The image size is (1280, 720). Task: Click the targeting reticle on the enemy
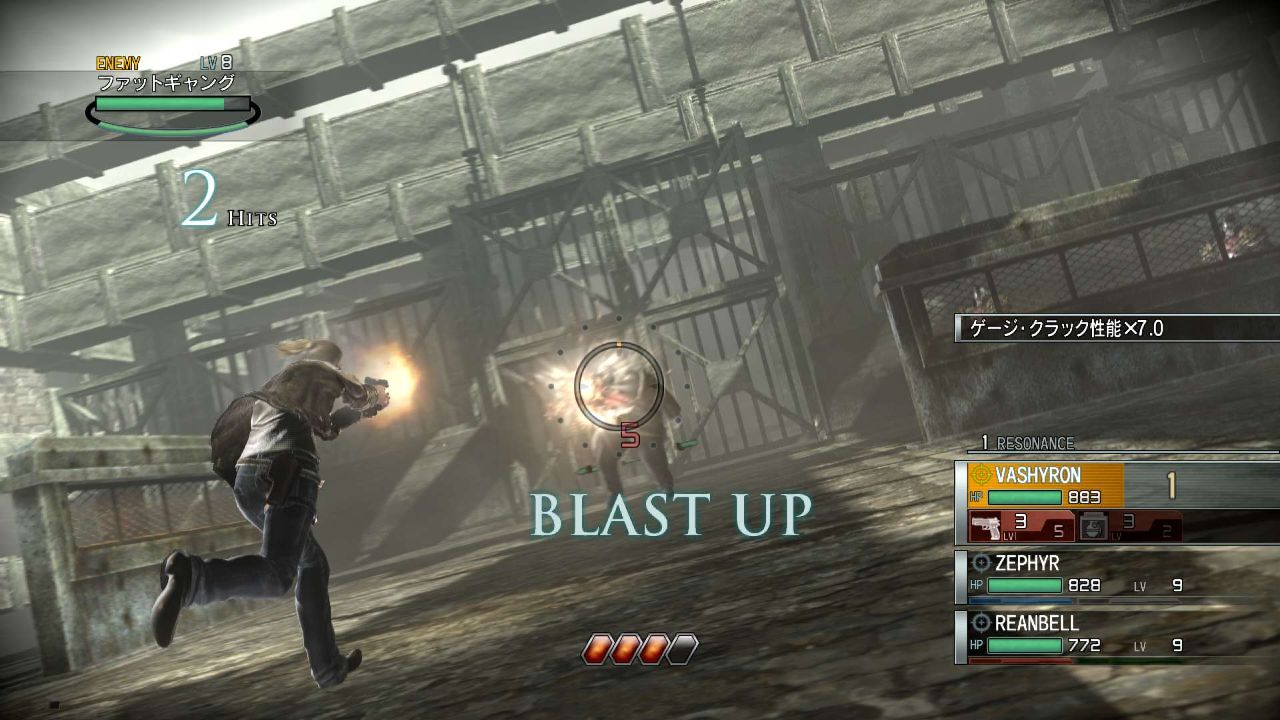pos(619,384)
